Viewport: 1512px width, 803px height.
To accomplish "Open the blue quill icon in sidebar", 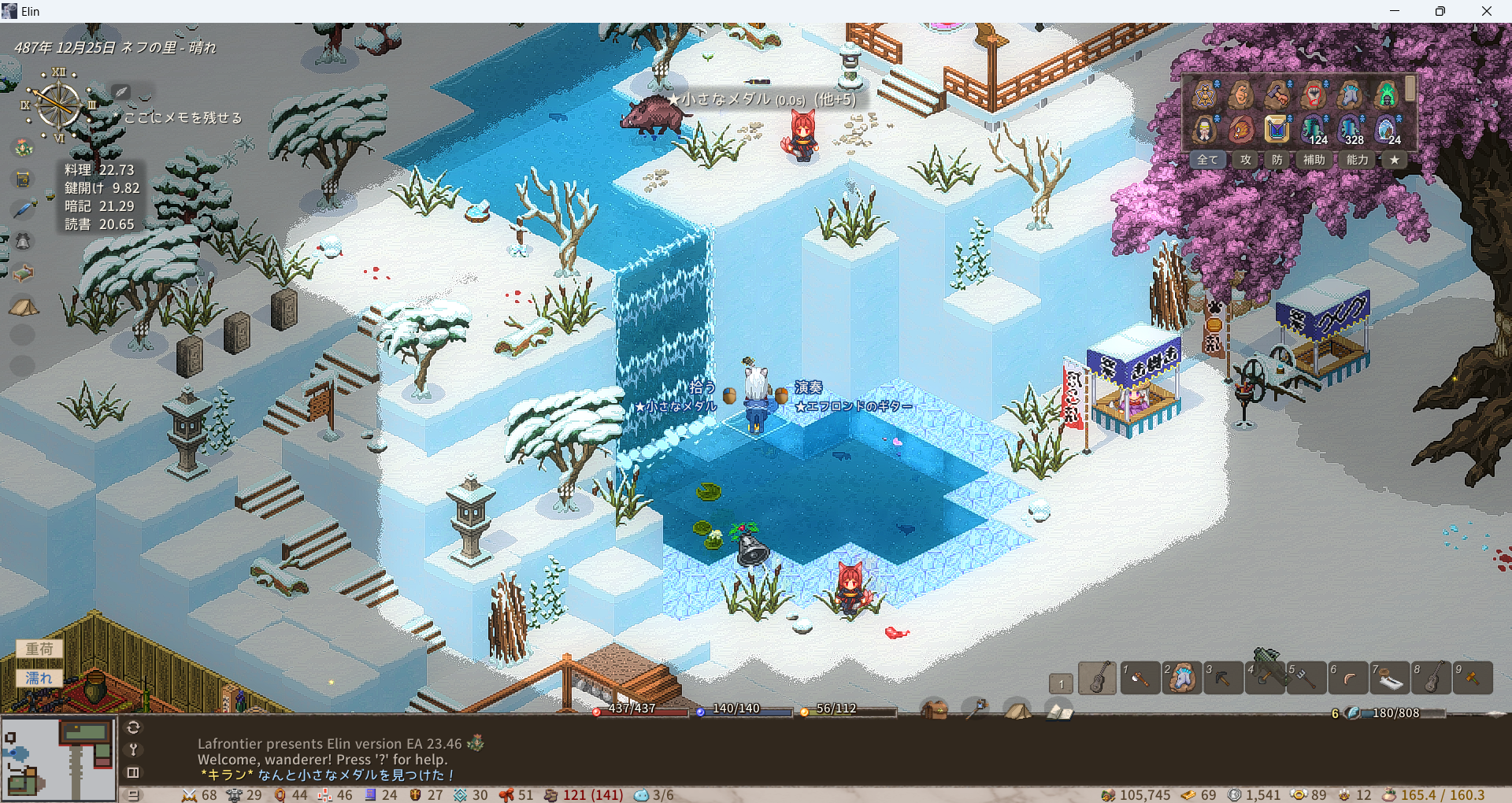I will coord(23,209).
